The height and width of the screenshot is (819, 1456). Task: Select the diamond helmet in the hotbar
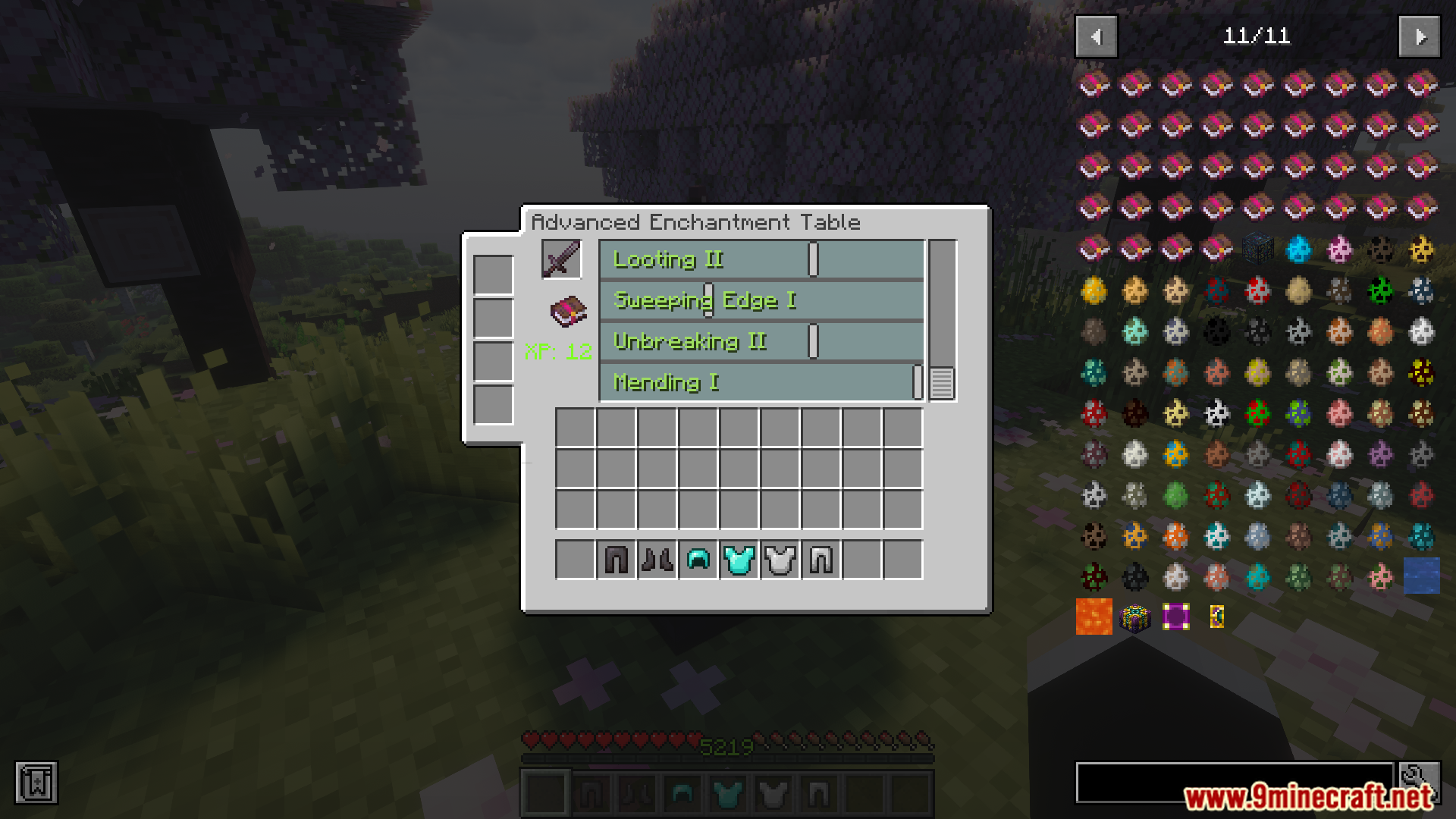[698, 560]
